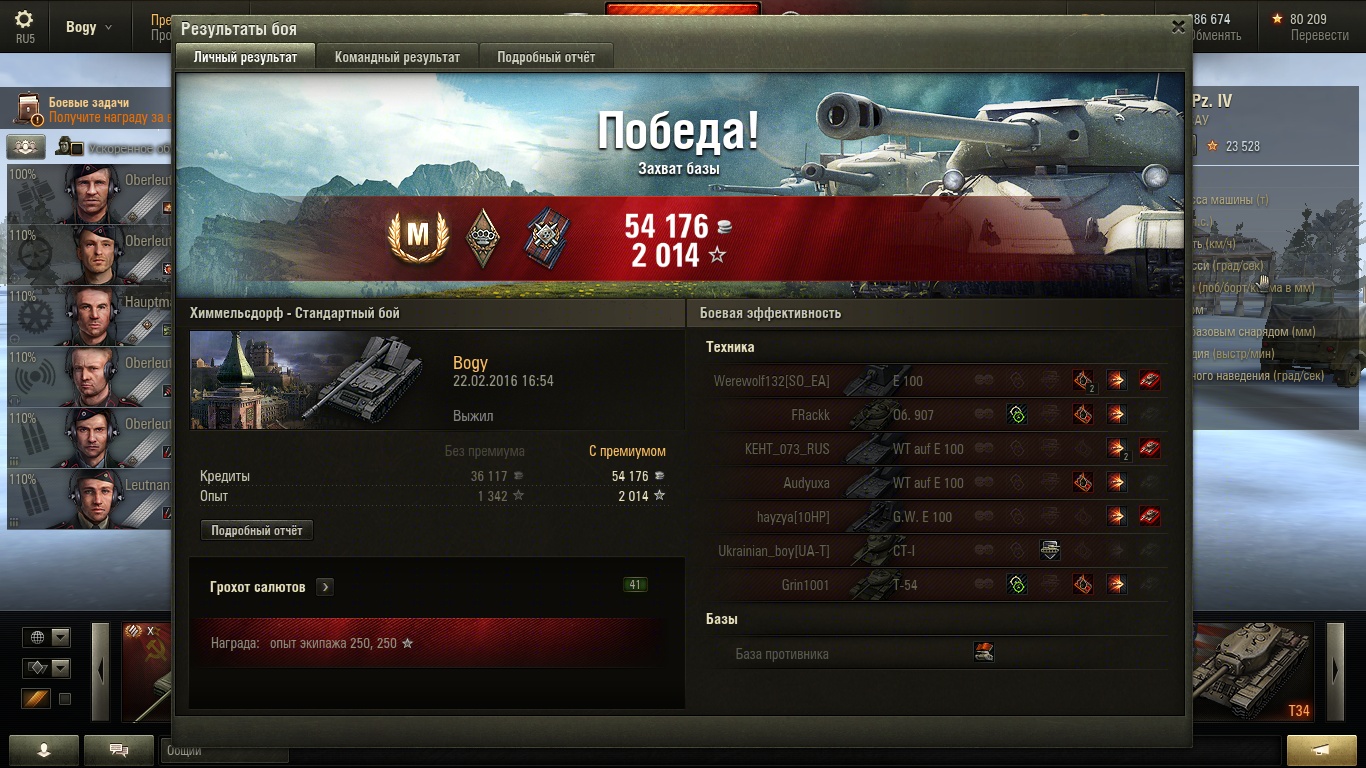Click the Mastery badge M medal

[417, 236]
